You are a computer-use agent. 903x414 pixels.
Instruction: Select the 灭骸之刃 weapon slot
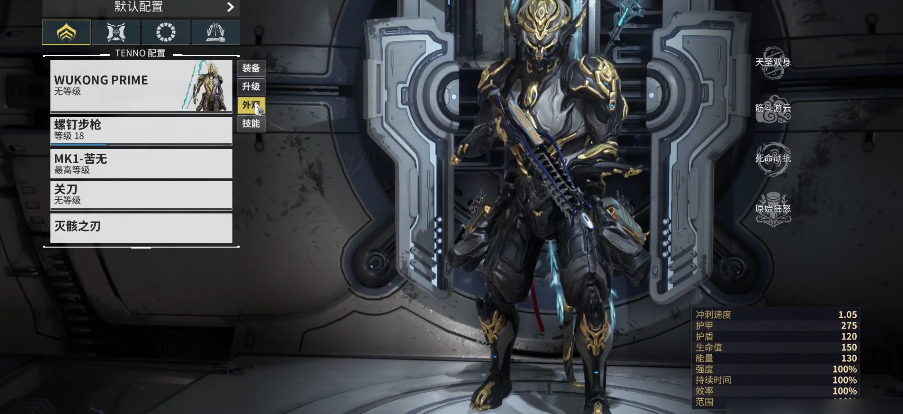141,227
